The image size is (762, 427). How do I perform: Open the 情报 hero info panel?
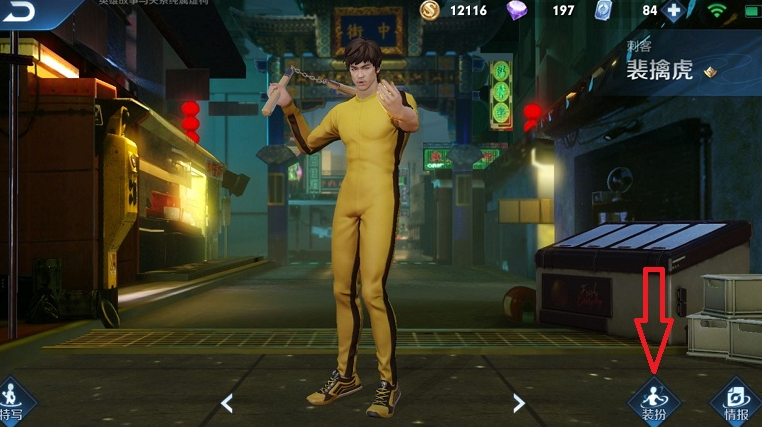[736, 401]
